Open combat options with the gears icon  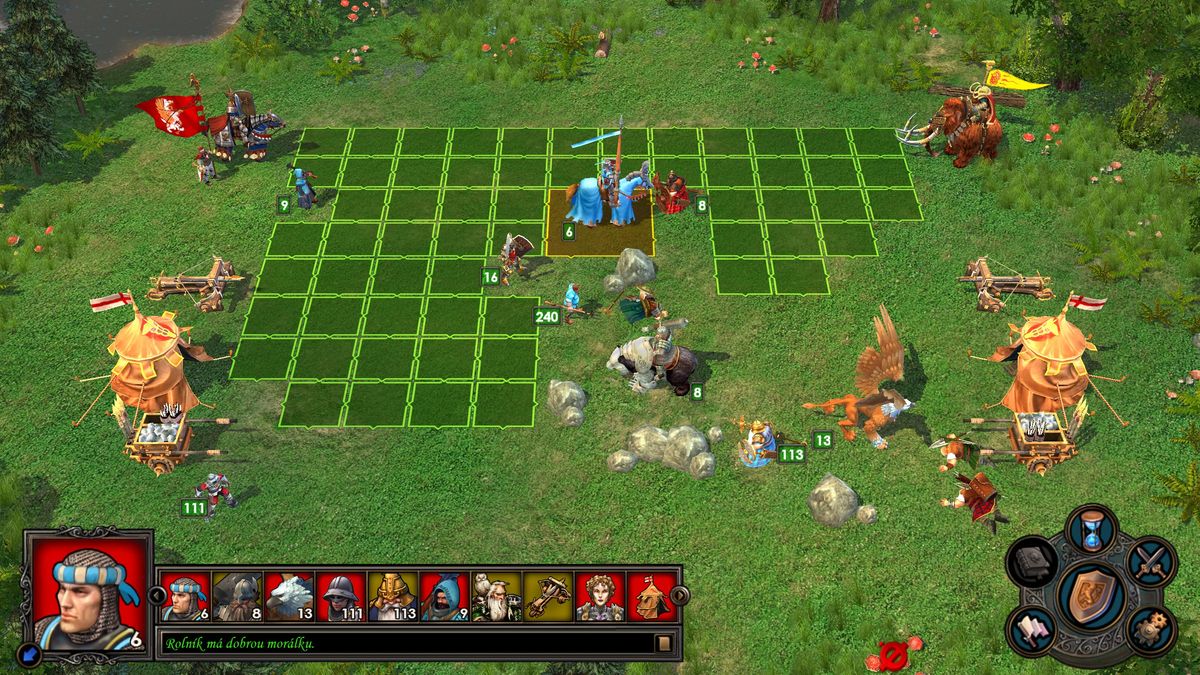tap(1151, 628)
